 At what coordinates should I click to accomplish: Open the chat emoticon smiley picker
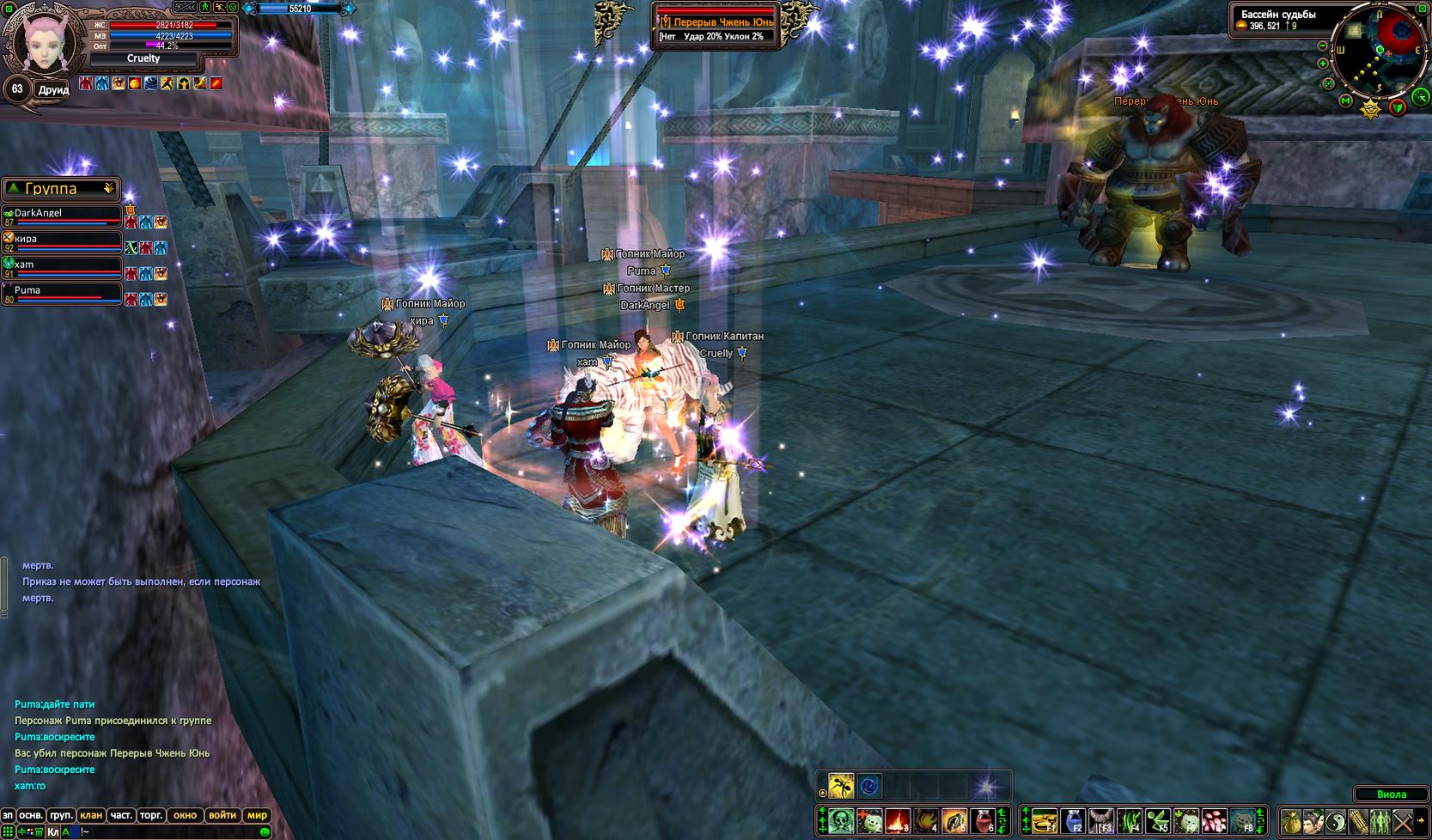coord(265,832)
